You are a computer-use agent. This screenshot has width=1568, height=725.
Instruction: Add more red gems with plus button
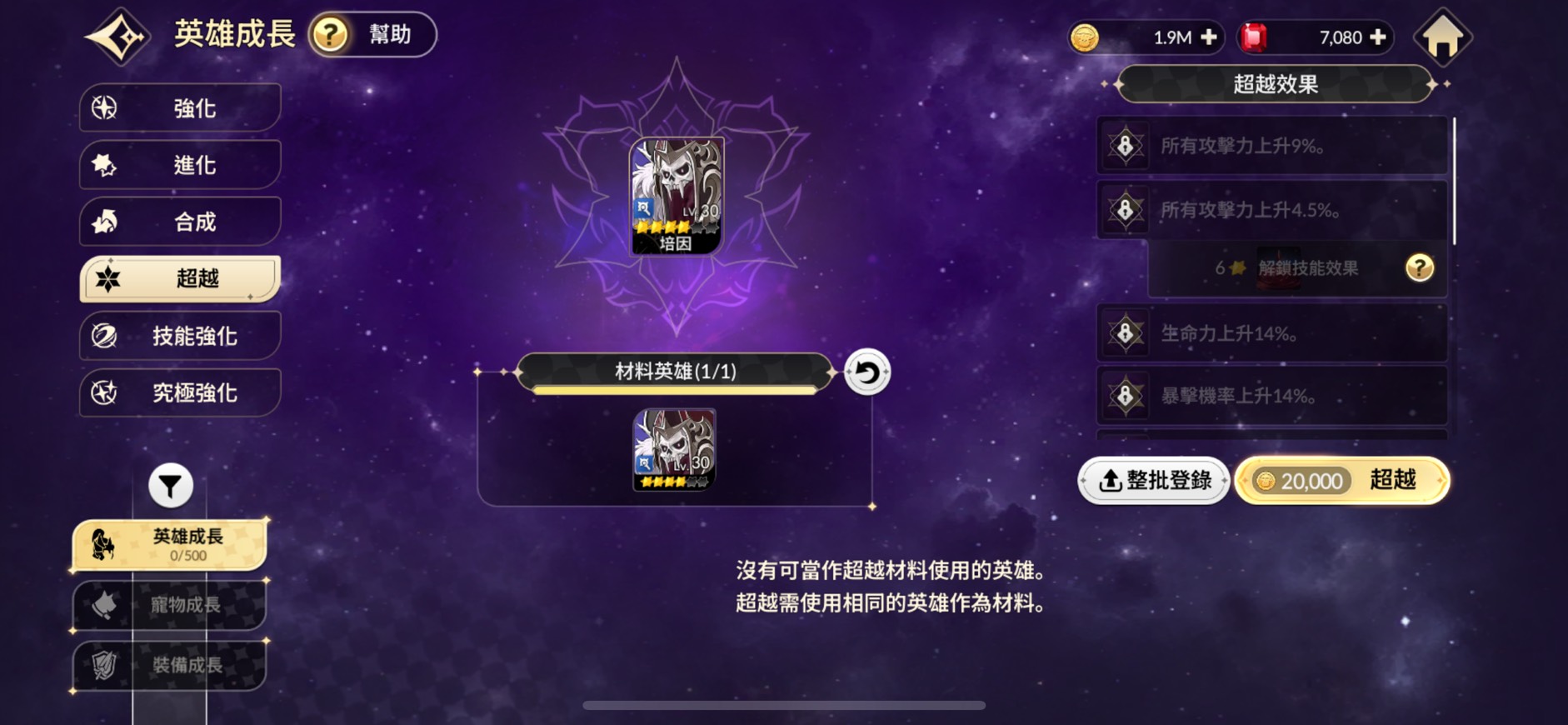coord(1378,37)
